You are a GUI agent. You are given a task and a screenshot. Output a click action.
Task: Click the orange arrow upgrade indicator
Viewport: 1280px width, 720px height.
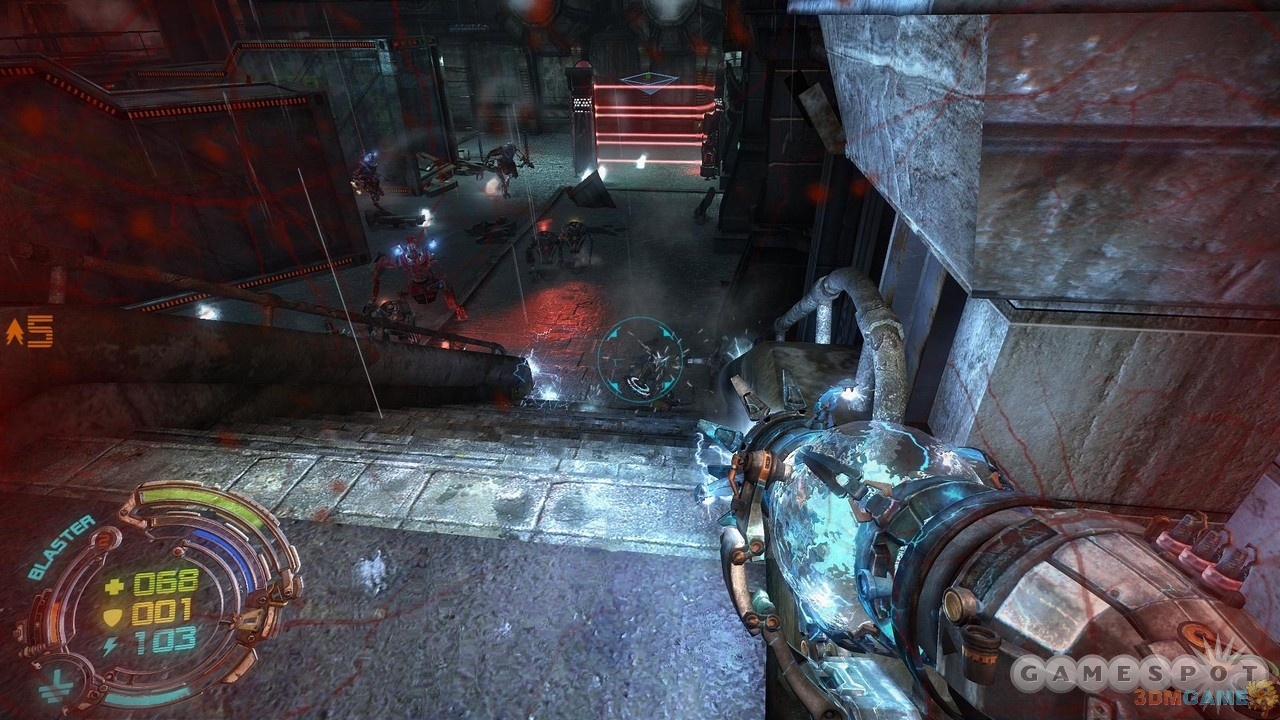(x=15, y=332)
